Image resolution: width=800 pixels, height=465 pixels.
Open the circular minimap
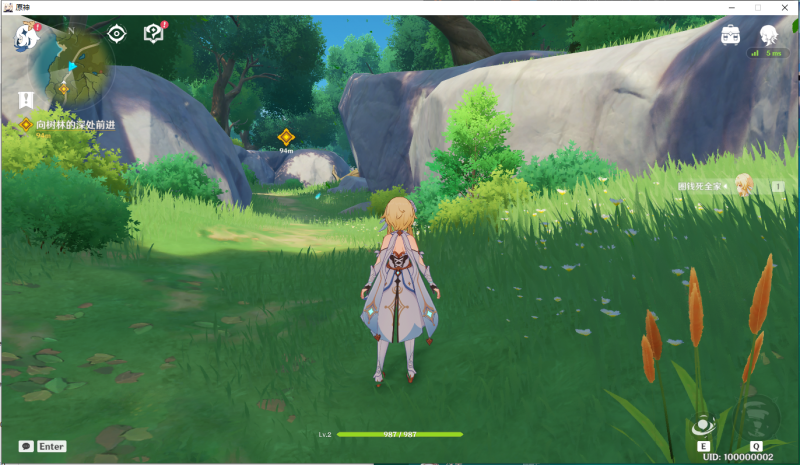[x=73, y=67]
